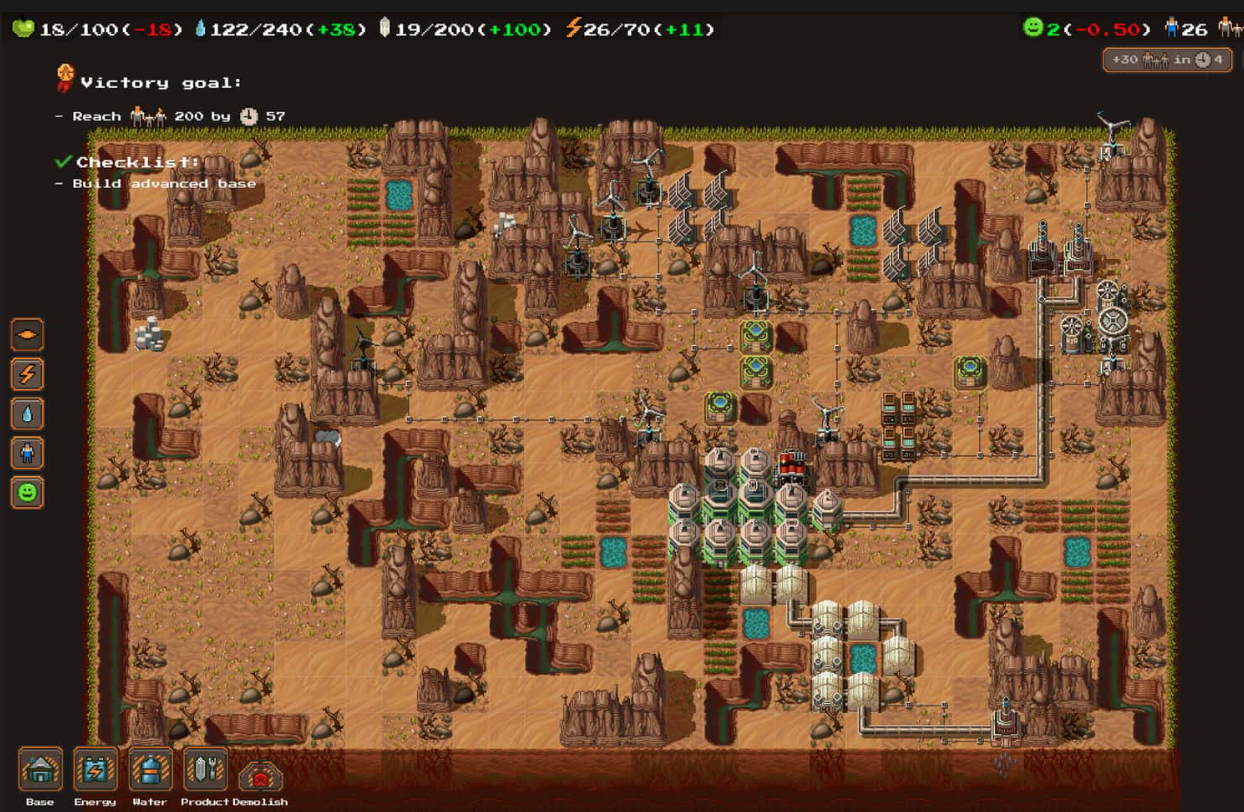Image resolution: width=1244 pixels, height=812 pixels.
Task: Select the Energy build category
Action: pos(95,770)
